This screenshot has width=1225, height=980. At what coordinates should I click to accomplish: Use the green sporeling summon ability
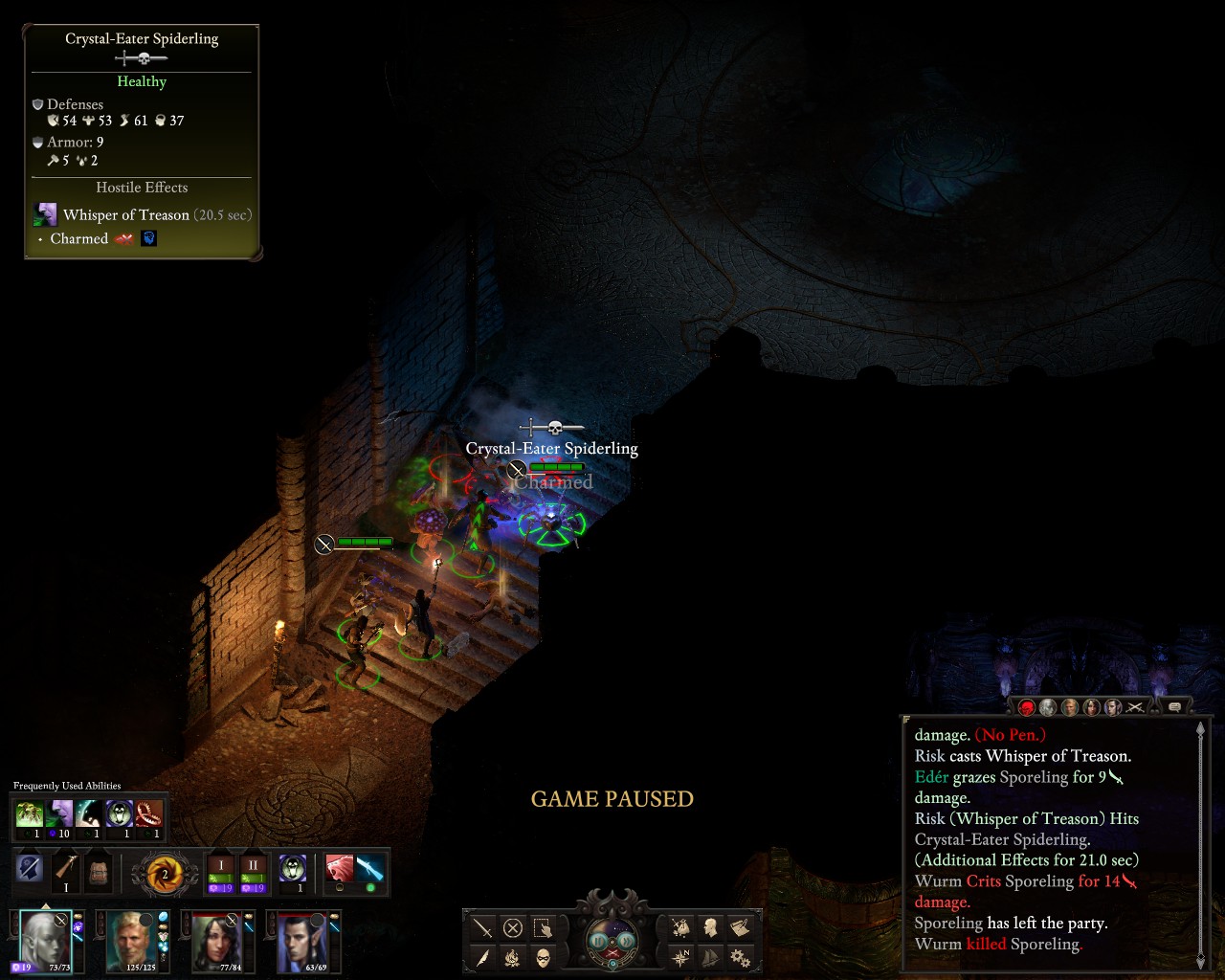click(30, 814)
